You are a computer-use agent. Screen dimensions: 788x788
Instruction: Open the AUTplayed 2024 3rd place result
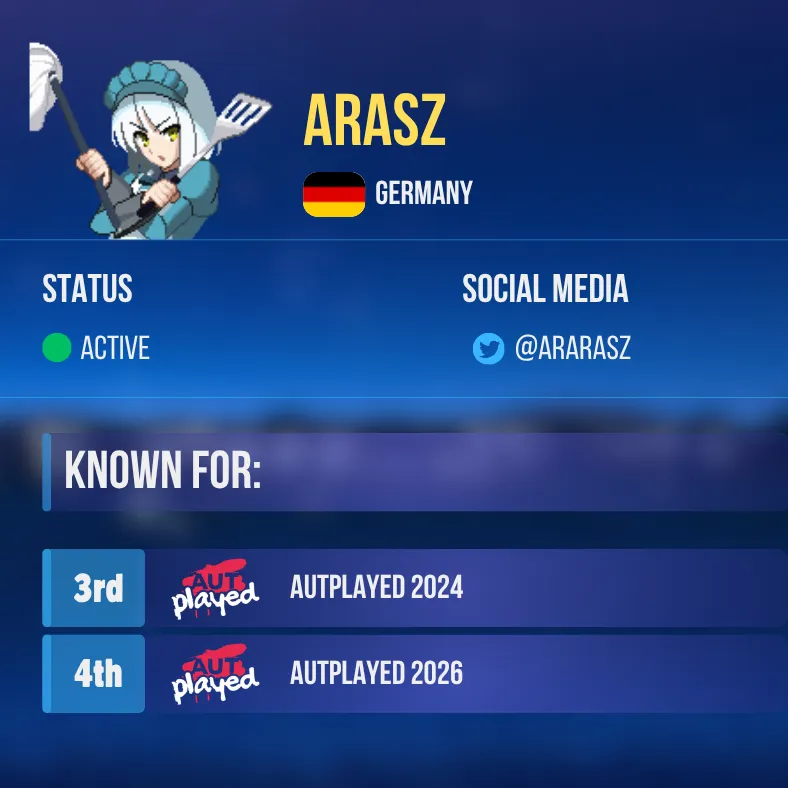(x=376, y=588)
